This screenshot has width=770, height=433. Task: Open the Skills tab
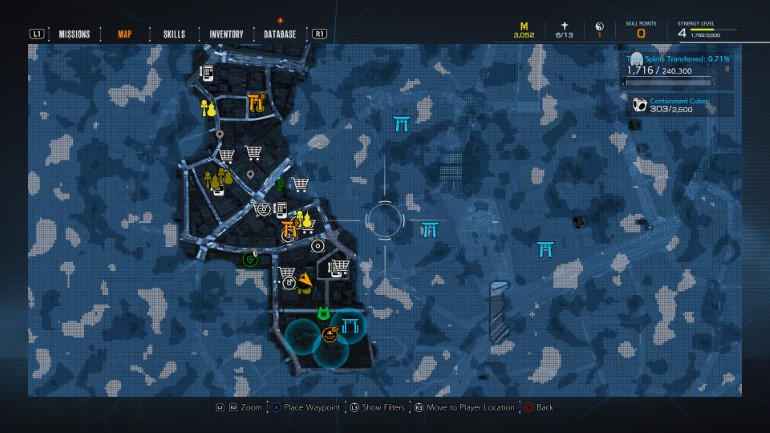coord(174,34)
